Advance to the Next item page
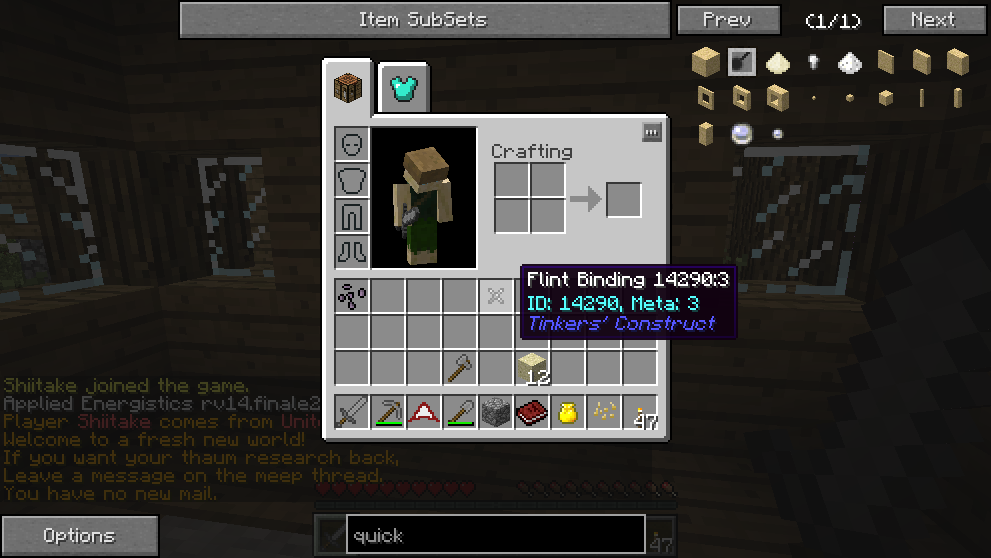The width and height of the screenshot is (991, 558). tap(932, 20)
